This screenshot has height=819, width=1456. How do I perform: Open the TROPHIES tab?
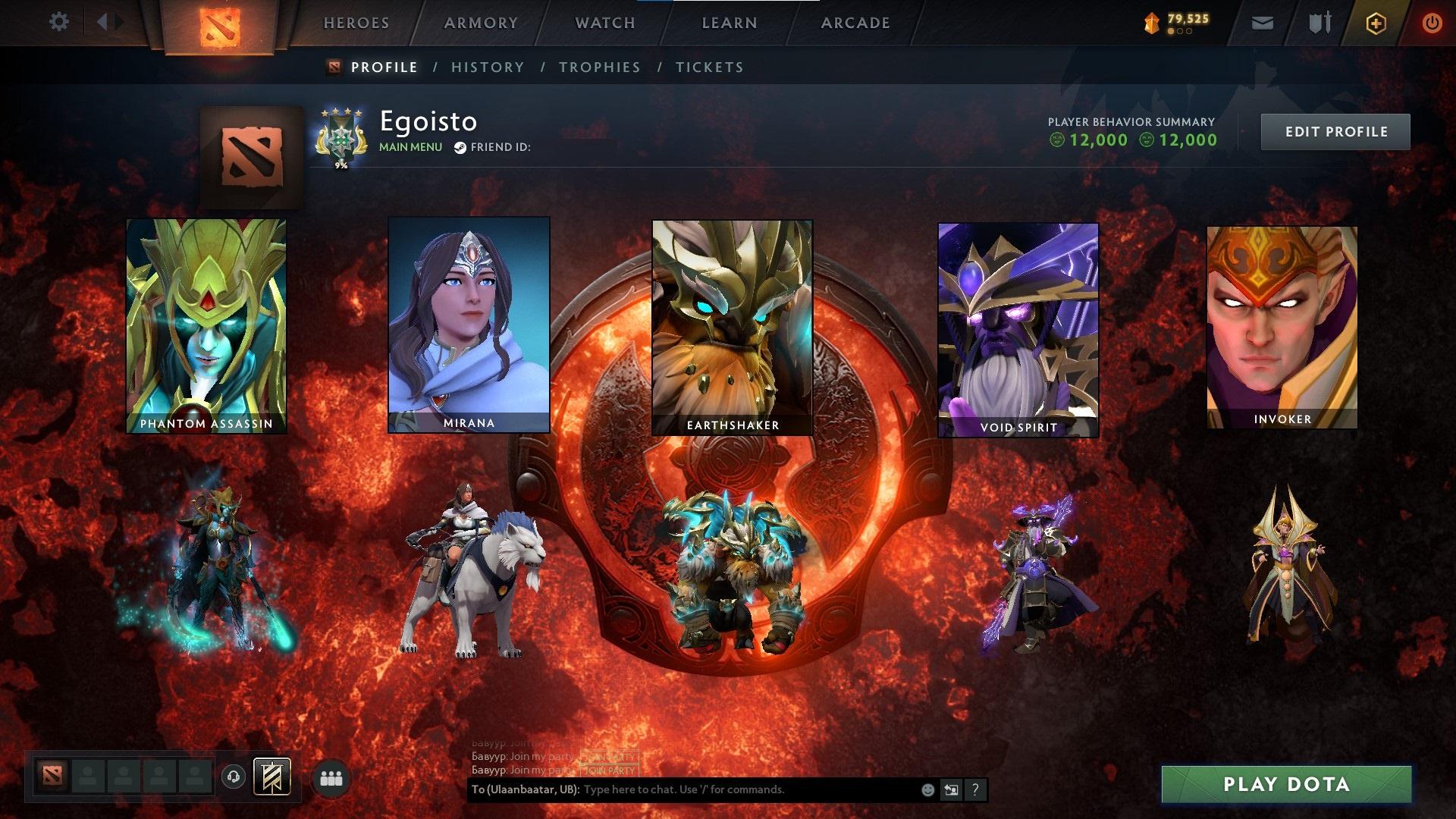point(600,67)
